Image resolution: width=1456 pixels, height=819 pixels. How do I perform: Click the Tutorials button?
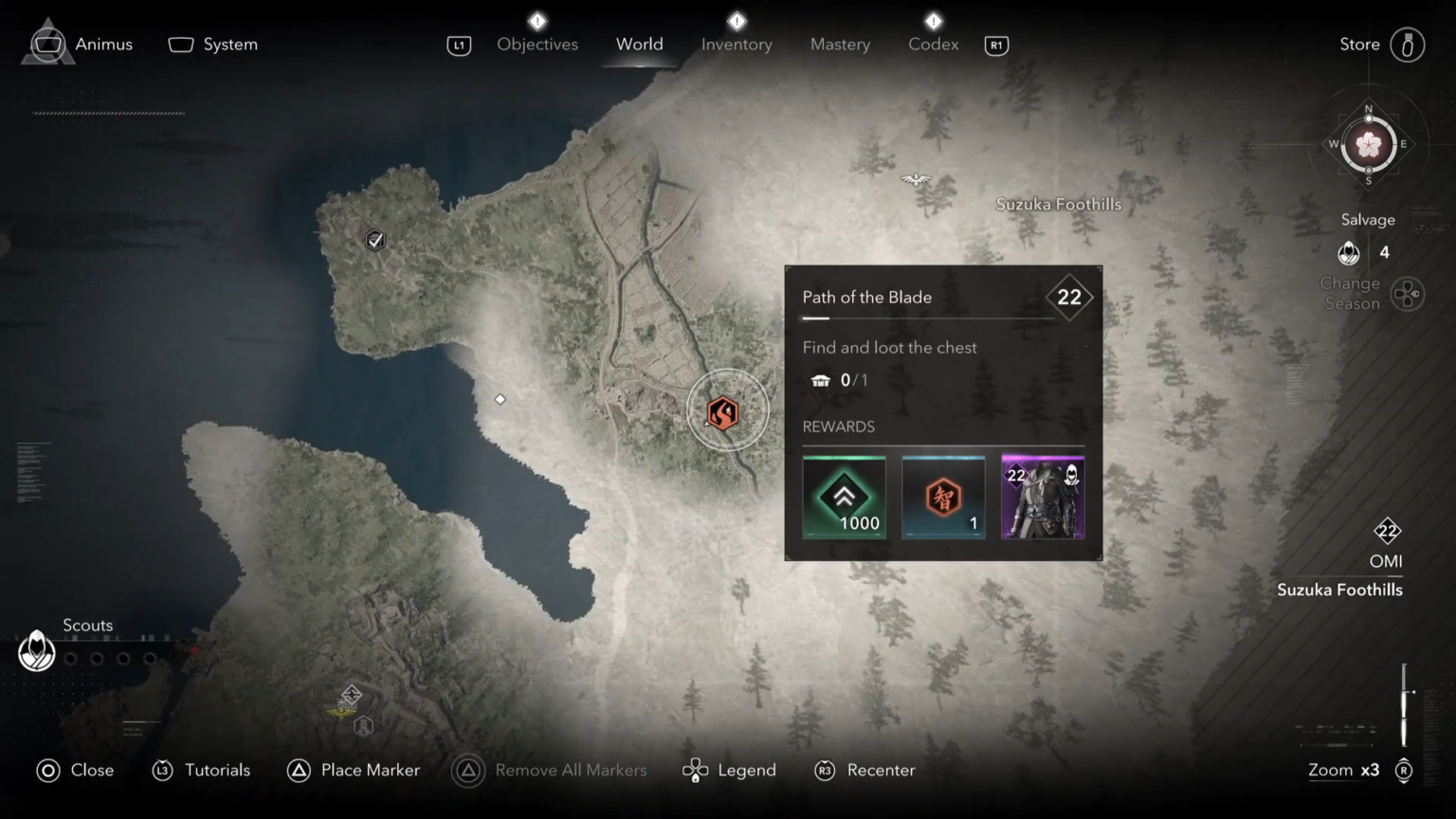tap(201, 770)
